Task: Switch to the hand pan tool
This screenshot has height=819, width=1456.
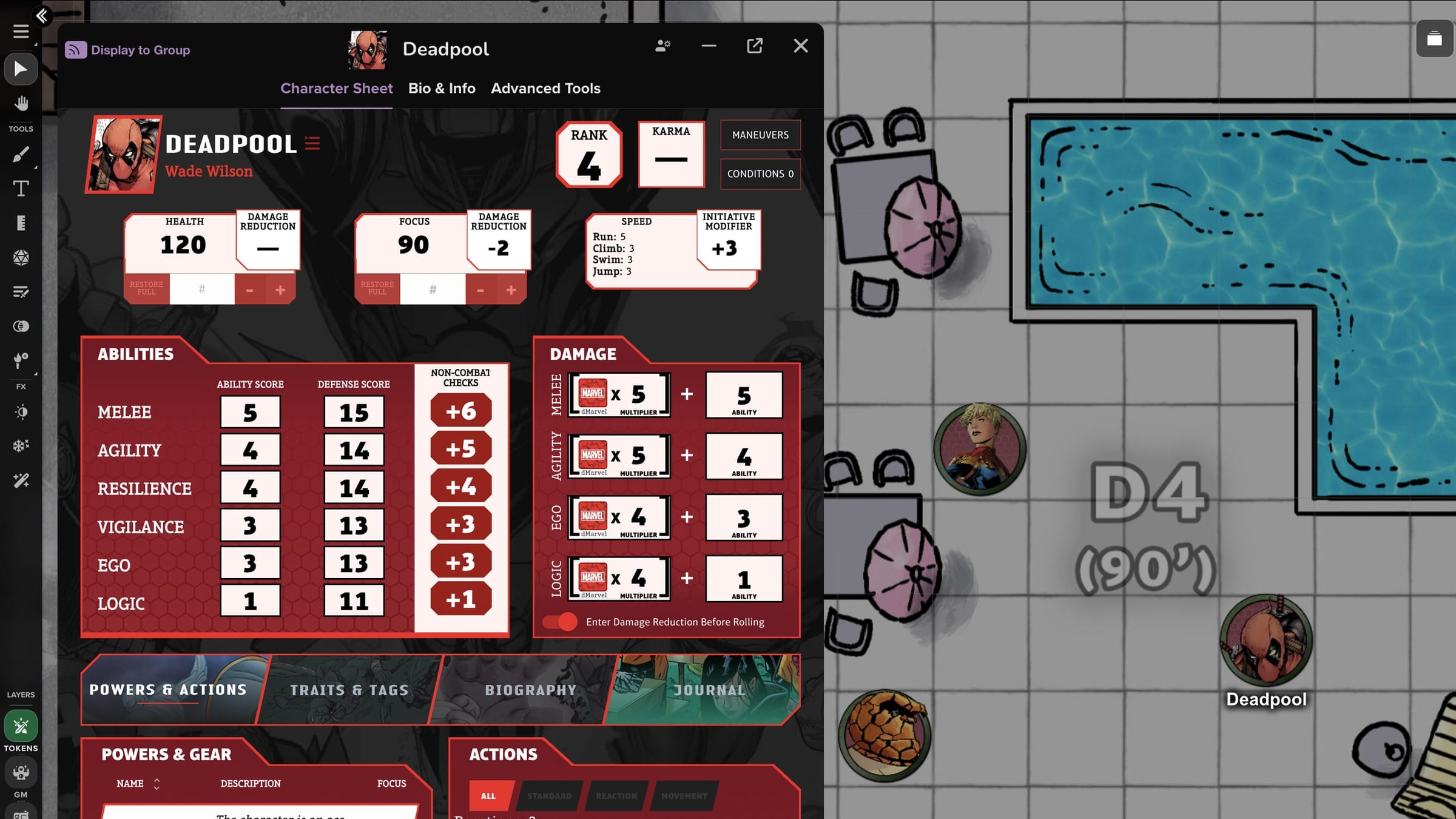Action: (x=21, y=103)
